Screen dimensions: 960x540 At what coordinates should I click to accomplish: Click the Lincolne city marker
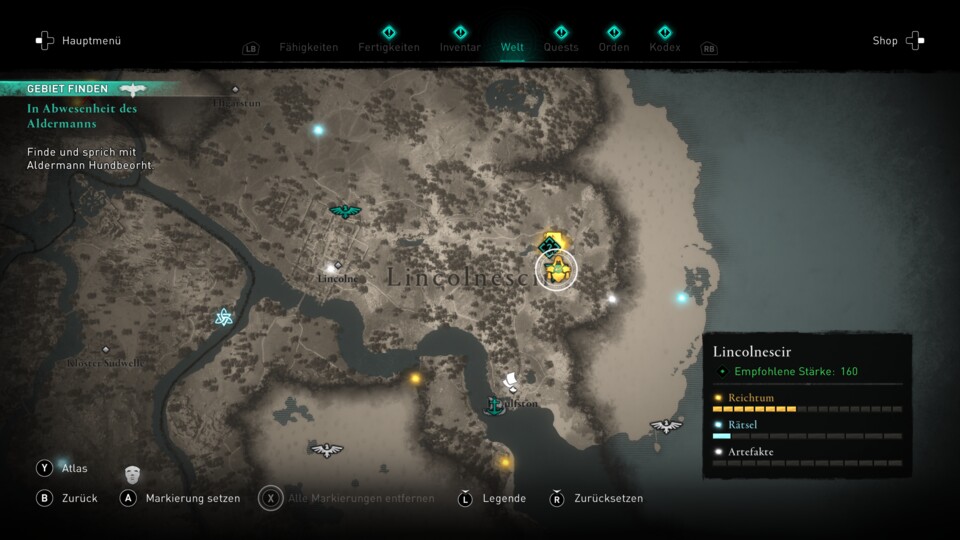[331, 268]
